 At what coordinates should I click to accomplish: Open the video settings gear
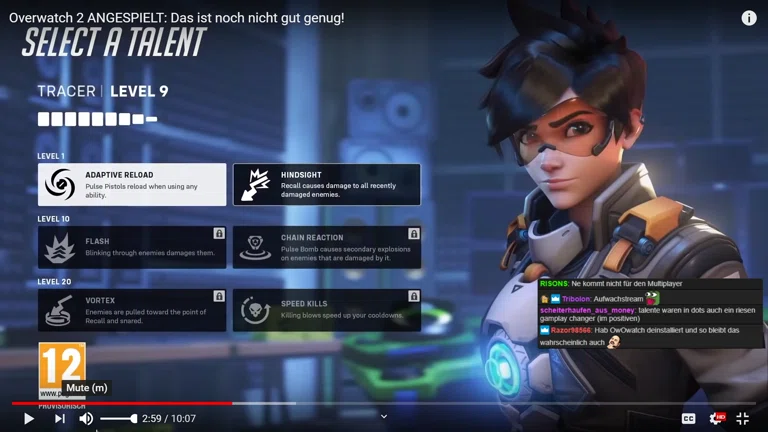coord(715,418)
